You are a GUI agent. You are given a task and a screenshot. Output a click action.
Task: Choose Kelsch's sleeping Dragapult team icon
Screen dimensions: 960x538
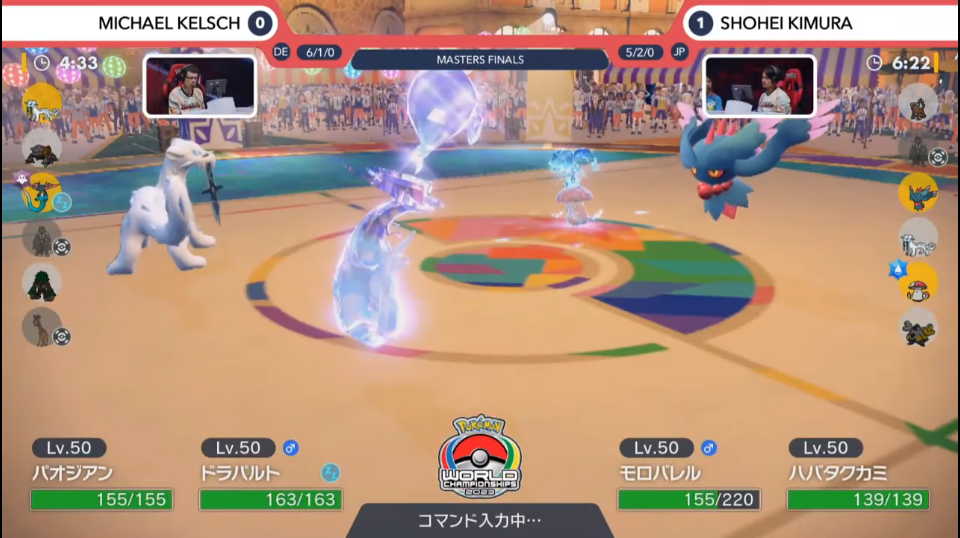tap(42, 194)
